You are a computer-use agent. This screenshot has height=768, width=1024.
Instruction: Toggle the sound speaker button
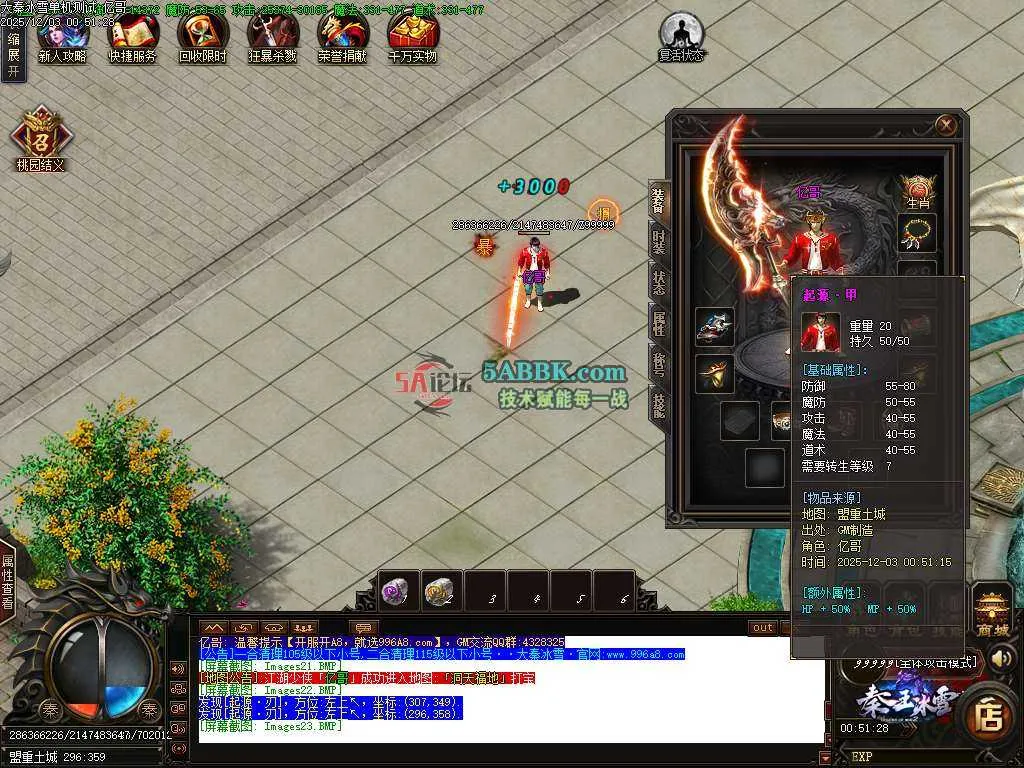[x=178, y=668]
